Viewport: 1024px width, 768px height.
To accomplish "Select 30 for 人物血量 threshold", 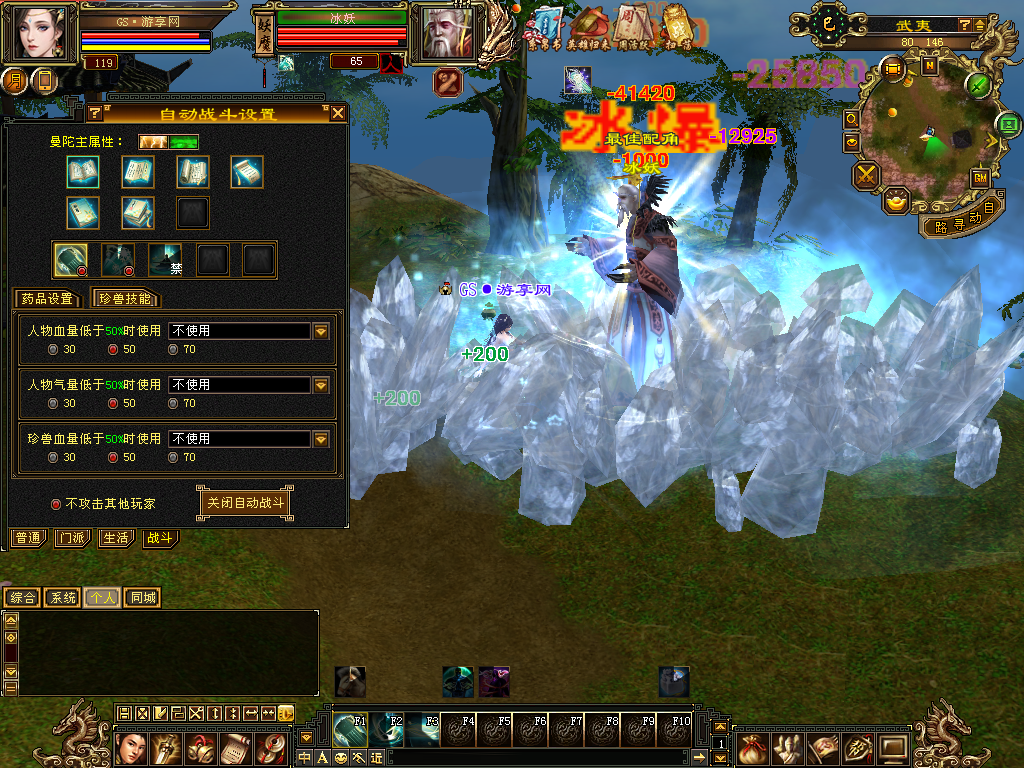I will click(53, 349).
